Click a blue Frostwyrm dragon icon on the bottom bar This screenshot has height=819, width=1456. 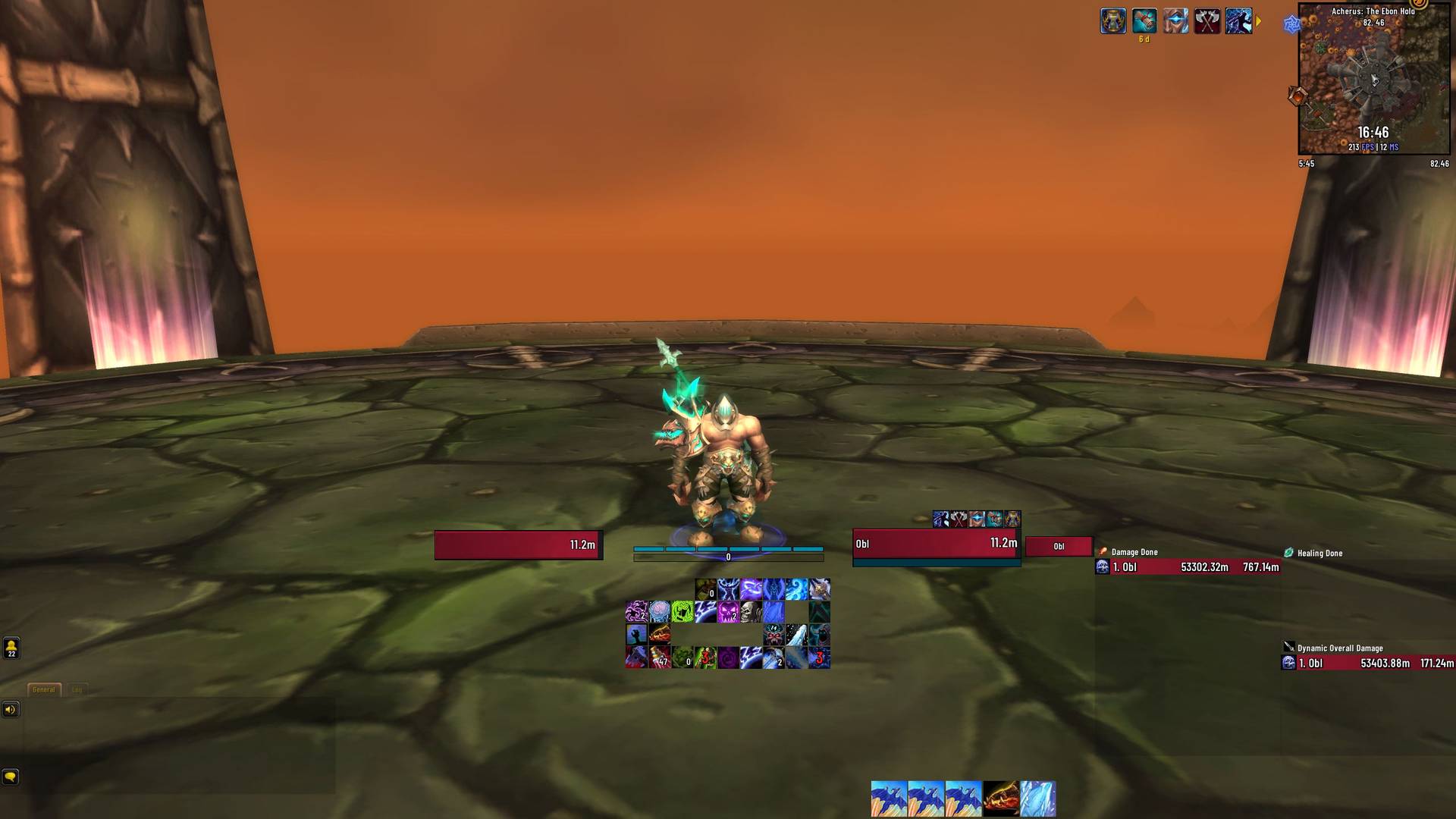(888, 797)
